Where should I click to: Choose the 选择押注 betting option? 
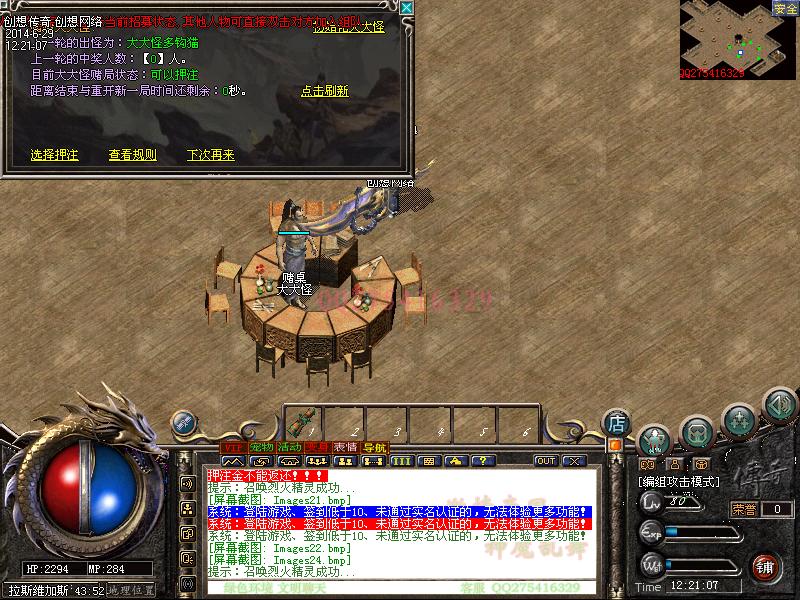click(x=54, y=155)
